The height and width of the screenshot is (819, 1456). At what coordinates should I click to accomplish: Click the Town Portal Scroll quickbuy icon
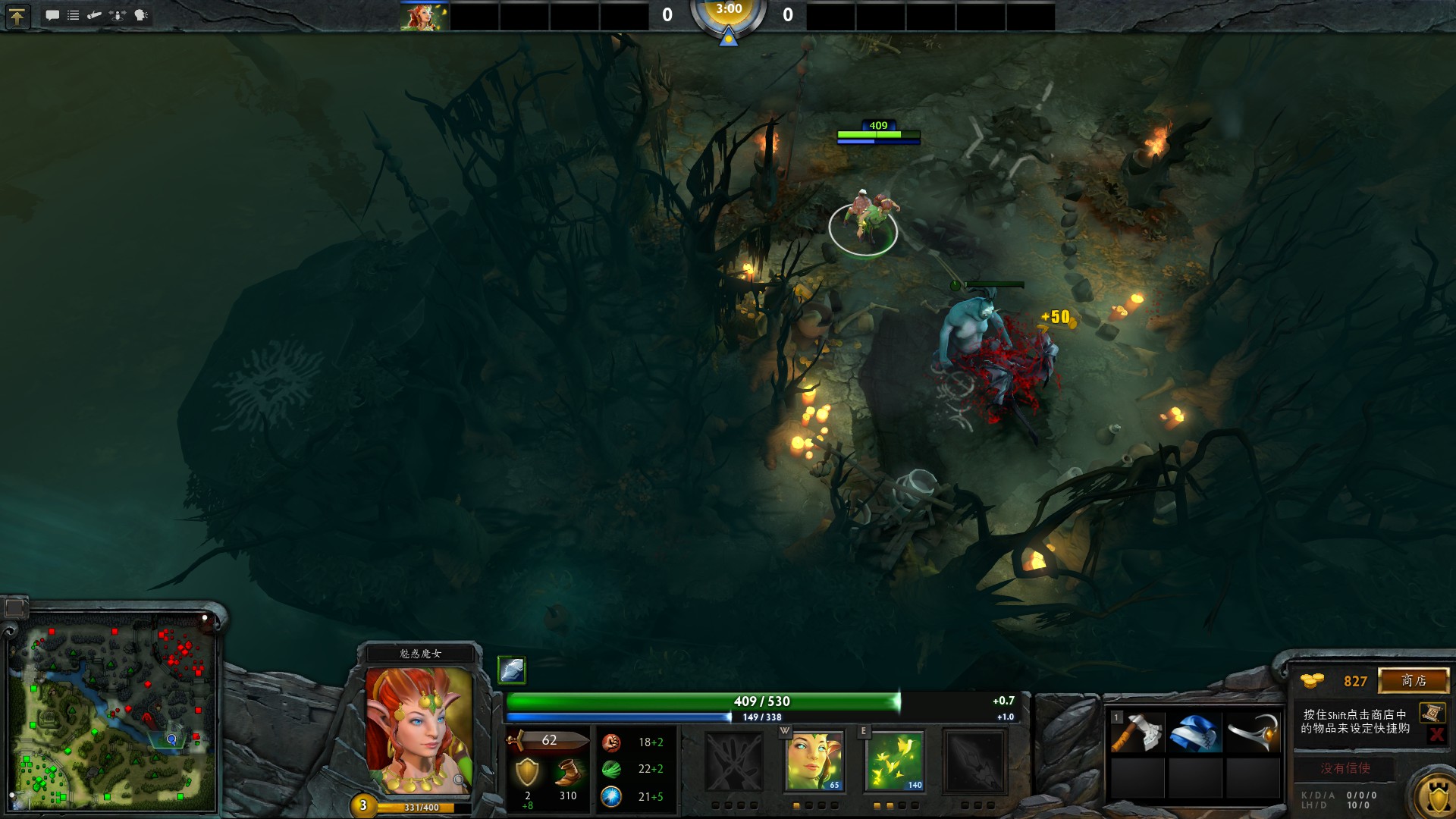tap(1432, 712)
